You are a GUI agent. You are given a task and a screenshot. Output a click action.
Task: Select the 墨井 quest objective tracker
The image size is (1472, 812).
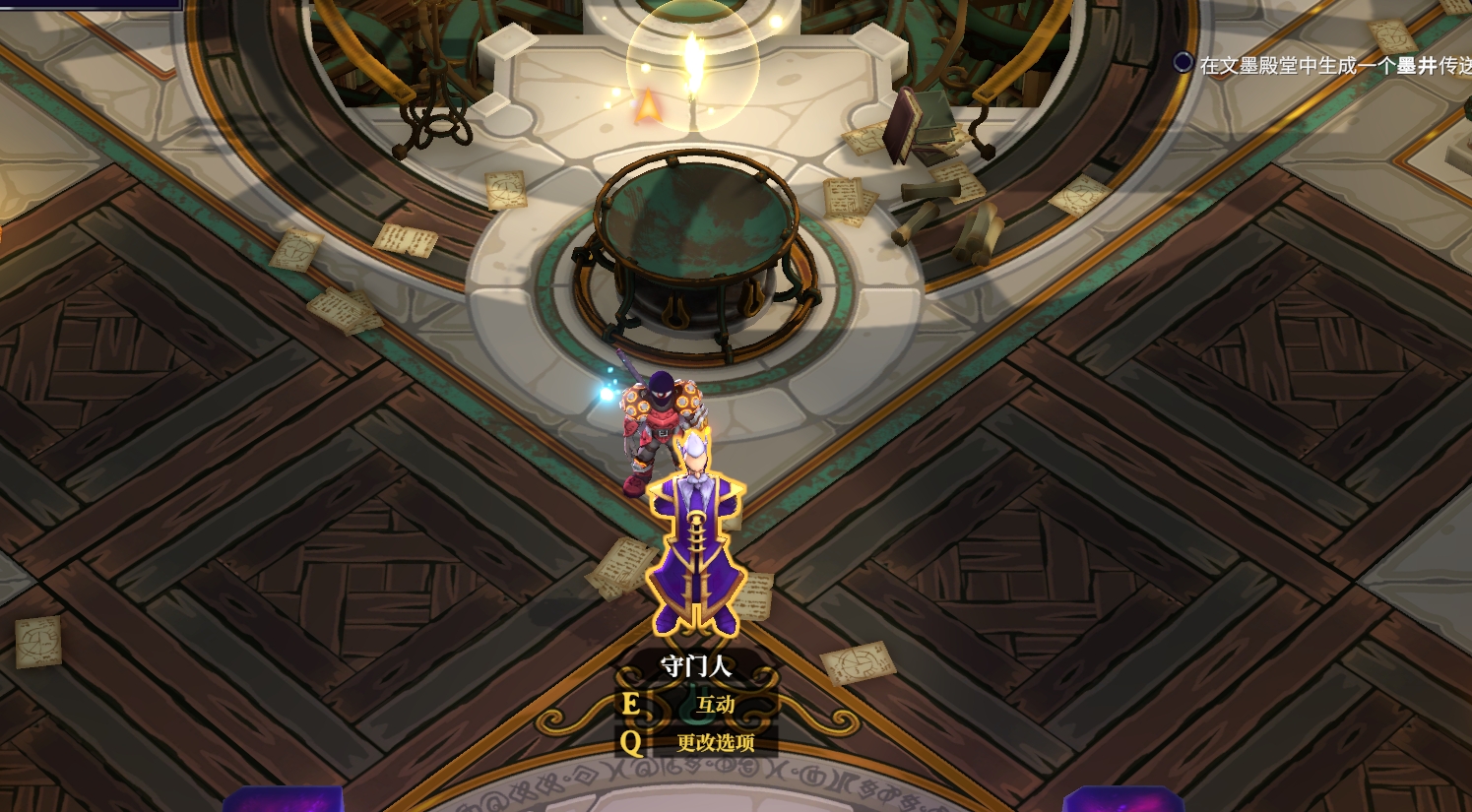click(1331, 65)
